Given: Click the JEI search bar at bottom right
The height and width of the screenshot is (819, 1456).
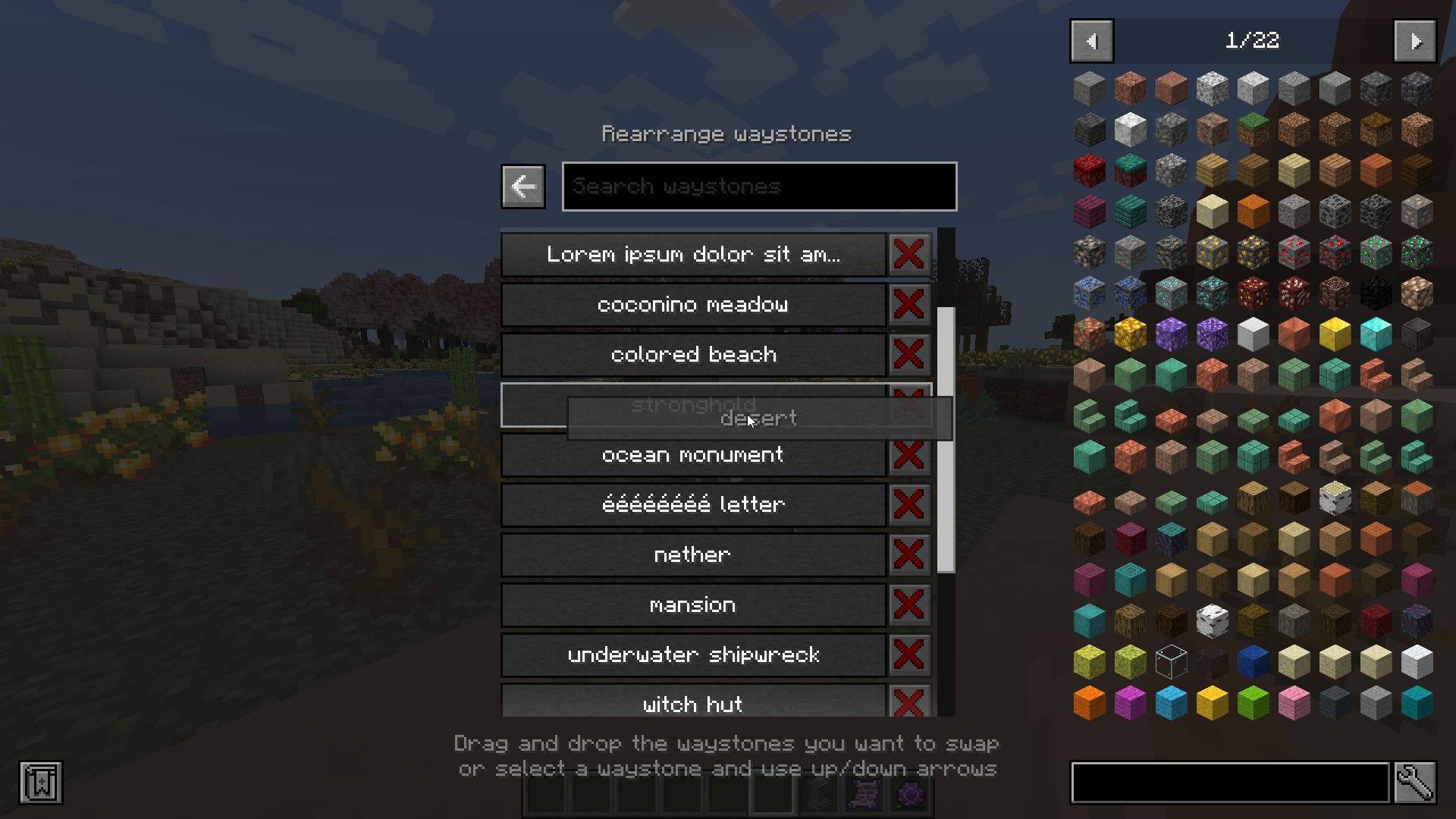Looking at the screenshot, I should [x=1228, y=783].
